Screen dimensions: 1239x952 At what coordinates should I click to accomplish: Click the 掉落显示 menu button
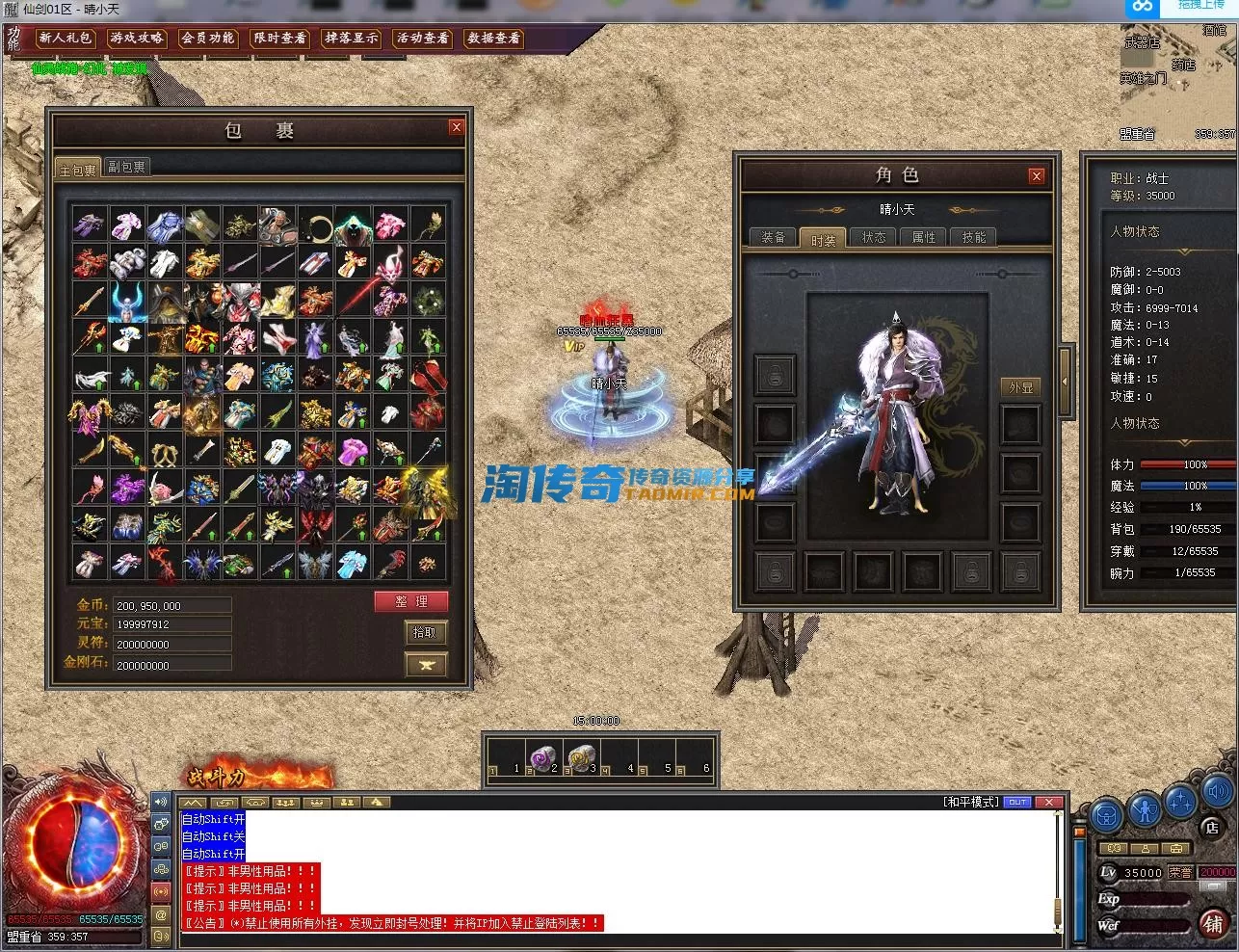tap(352, 39)
